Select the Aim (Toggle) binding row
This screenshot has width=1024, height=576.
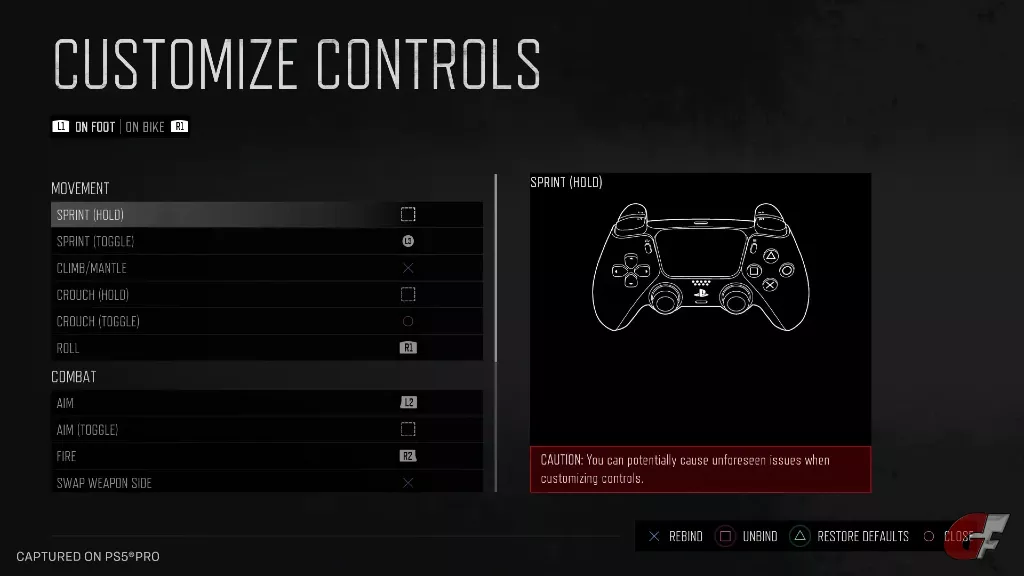266,430
